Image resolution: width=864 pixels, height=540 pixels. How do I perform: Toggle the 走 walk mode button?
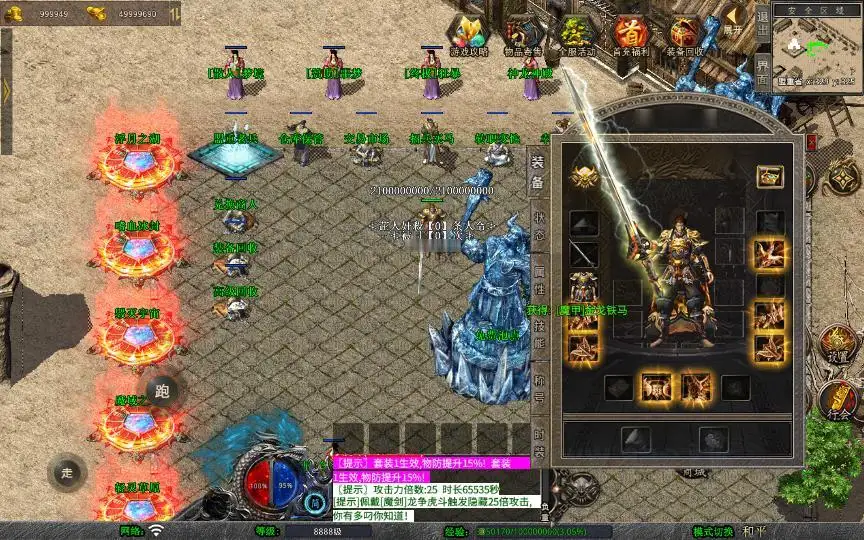[x=67, y=472]
